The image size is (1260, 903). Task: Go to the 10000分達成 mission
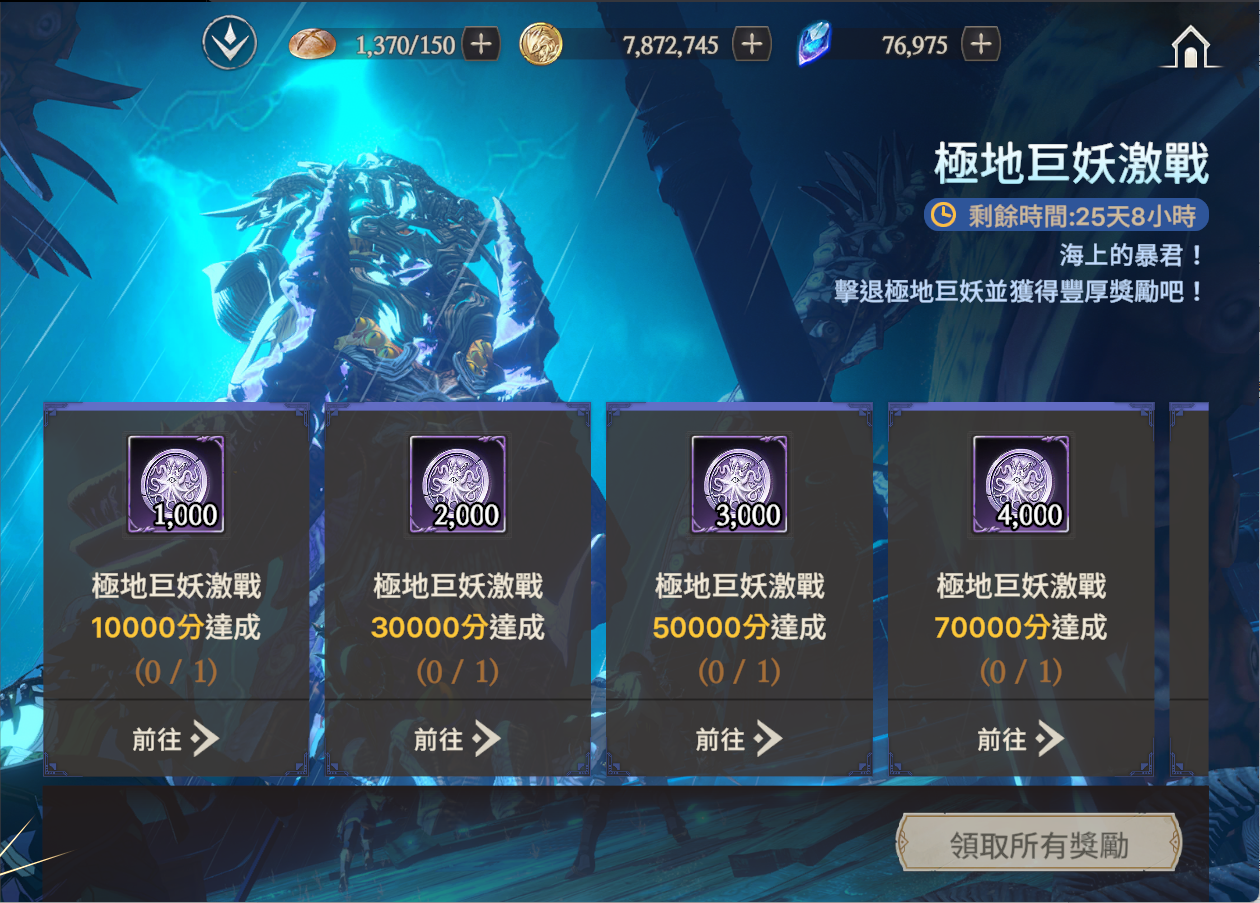click(x=176, y=739)
